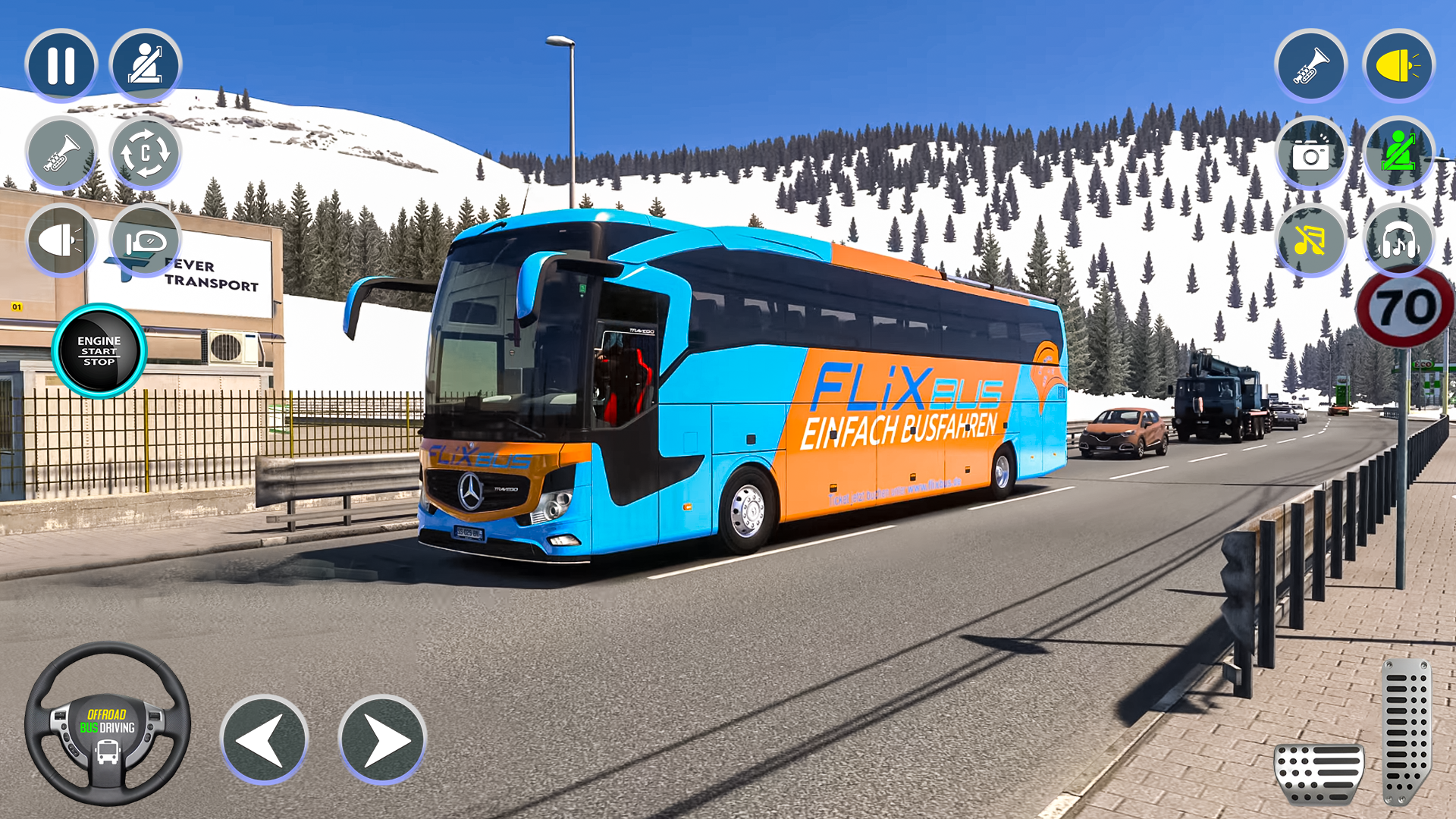Image resolution: width=1456 pixels, height=819 pixels.
Task: Honk the horn on the left panel
Action: click(x=62, y=152)
